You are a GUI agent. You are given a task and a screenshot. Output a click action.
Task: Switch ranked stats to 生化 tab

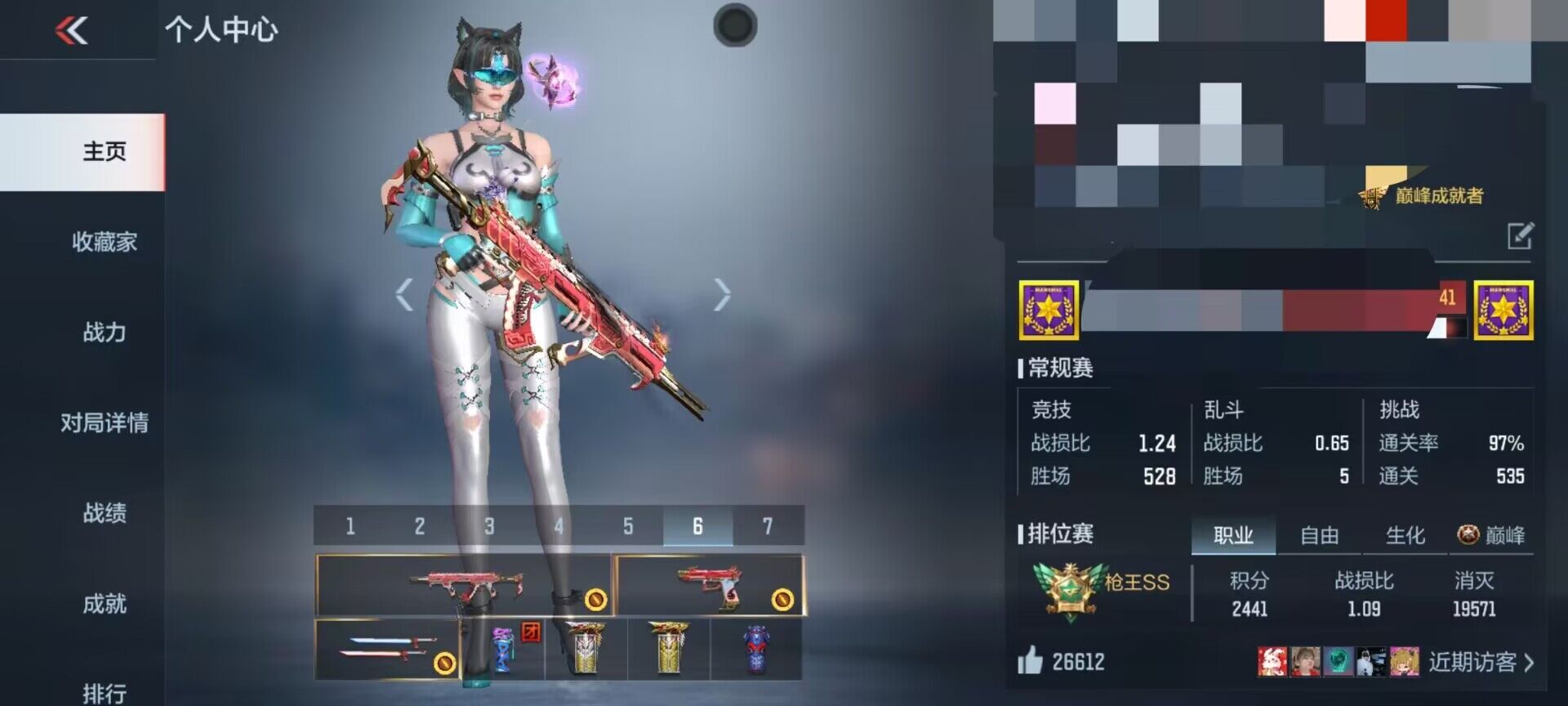click(x=1405, y=536)
